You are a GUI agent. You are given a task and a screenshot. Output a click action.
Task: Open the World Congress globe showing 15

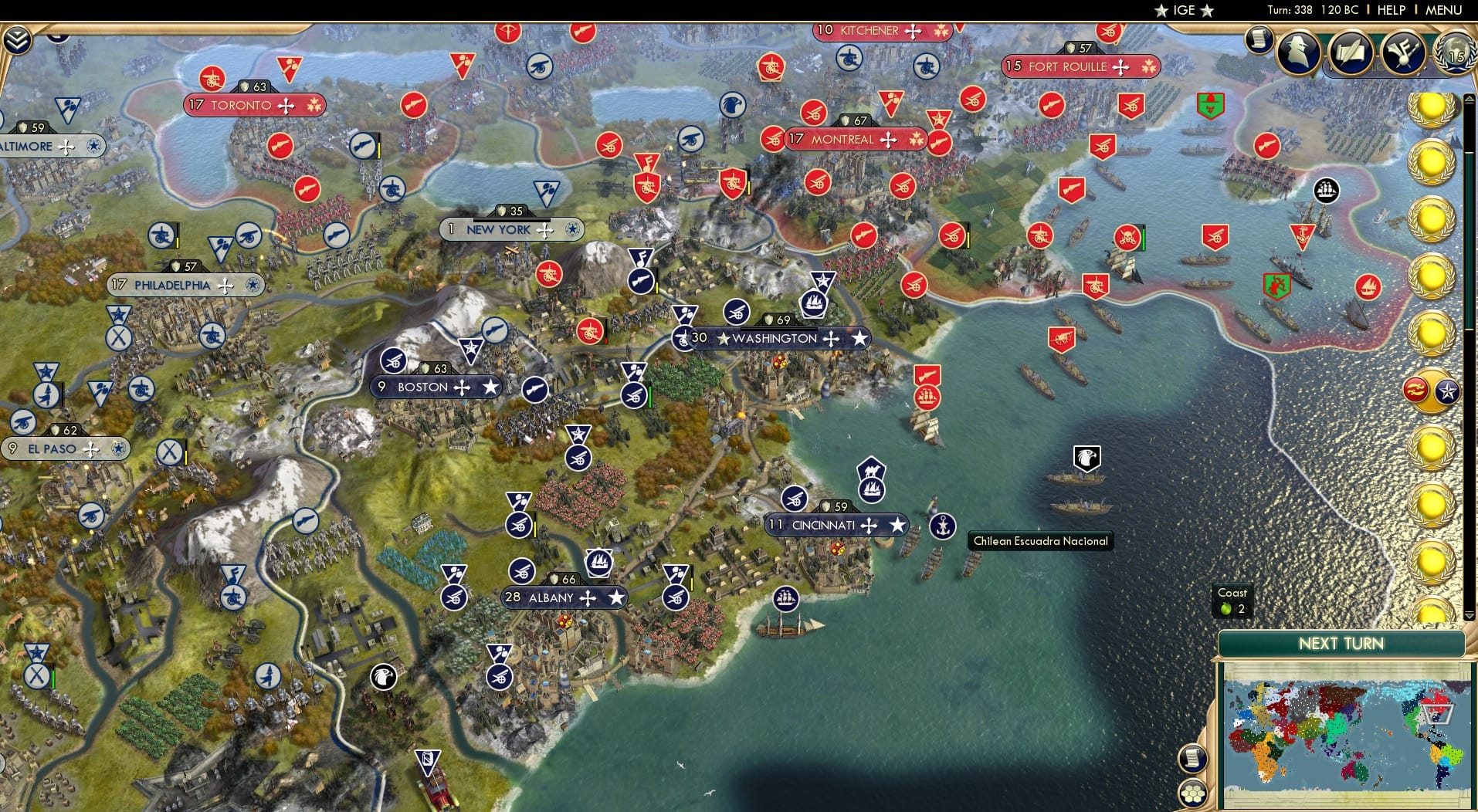coord(1455,54)
